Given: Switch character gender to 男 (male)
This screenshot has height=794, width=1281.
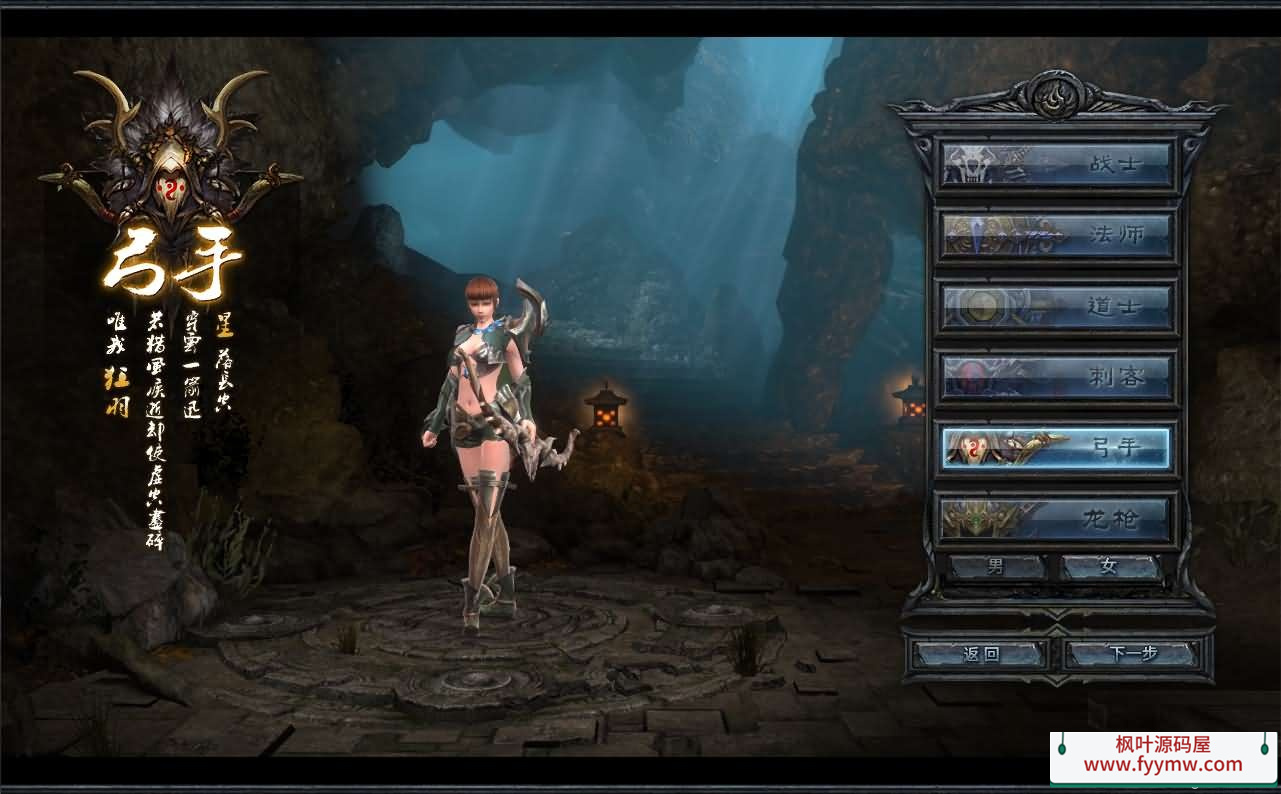Looking at the screenshot, I should [997, 567].
